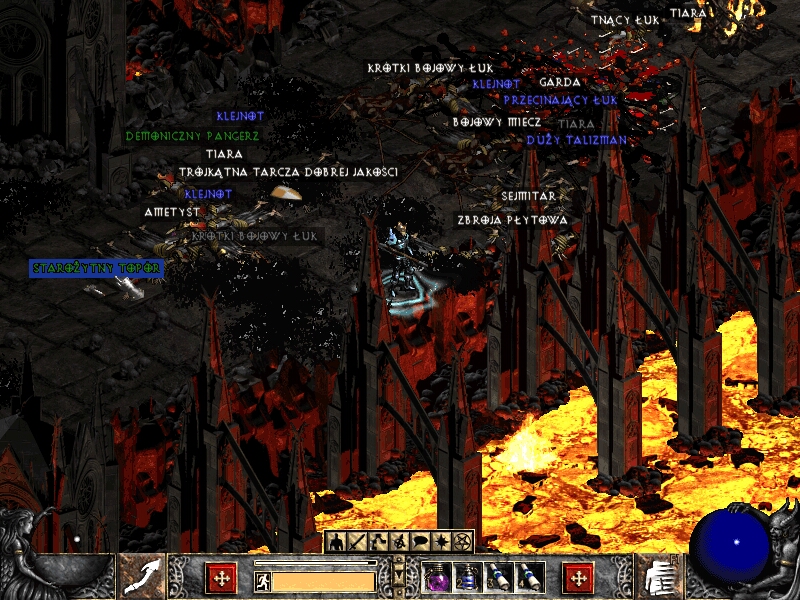Screen dimensions: 800x600
Task: Pick up the Sejmitar item label
Action: point(529,196)
